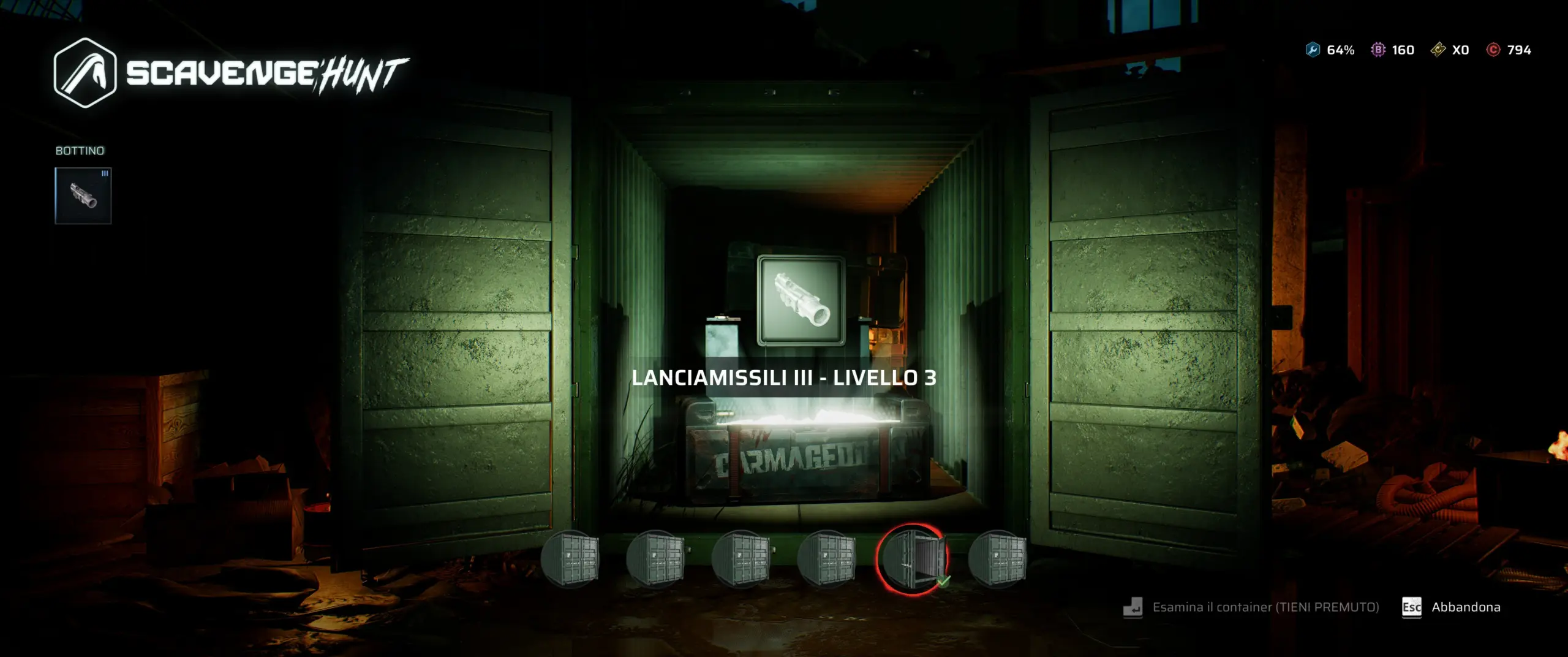Choose the closed container after the opened one
Viewport: 1568px width, 657px height.
[997, 559]
